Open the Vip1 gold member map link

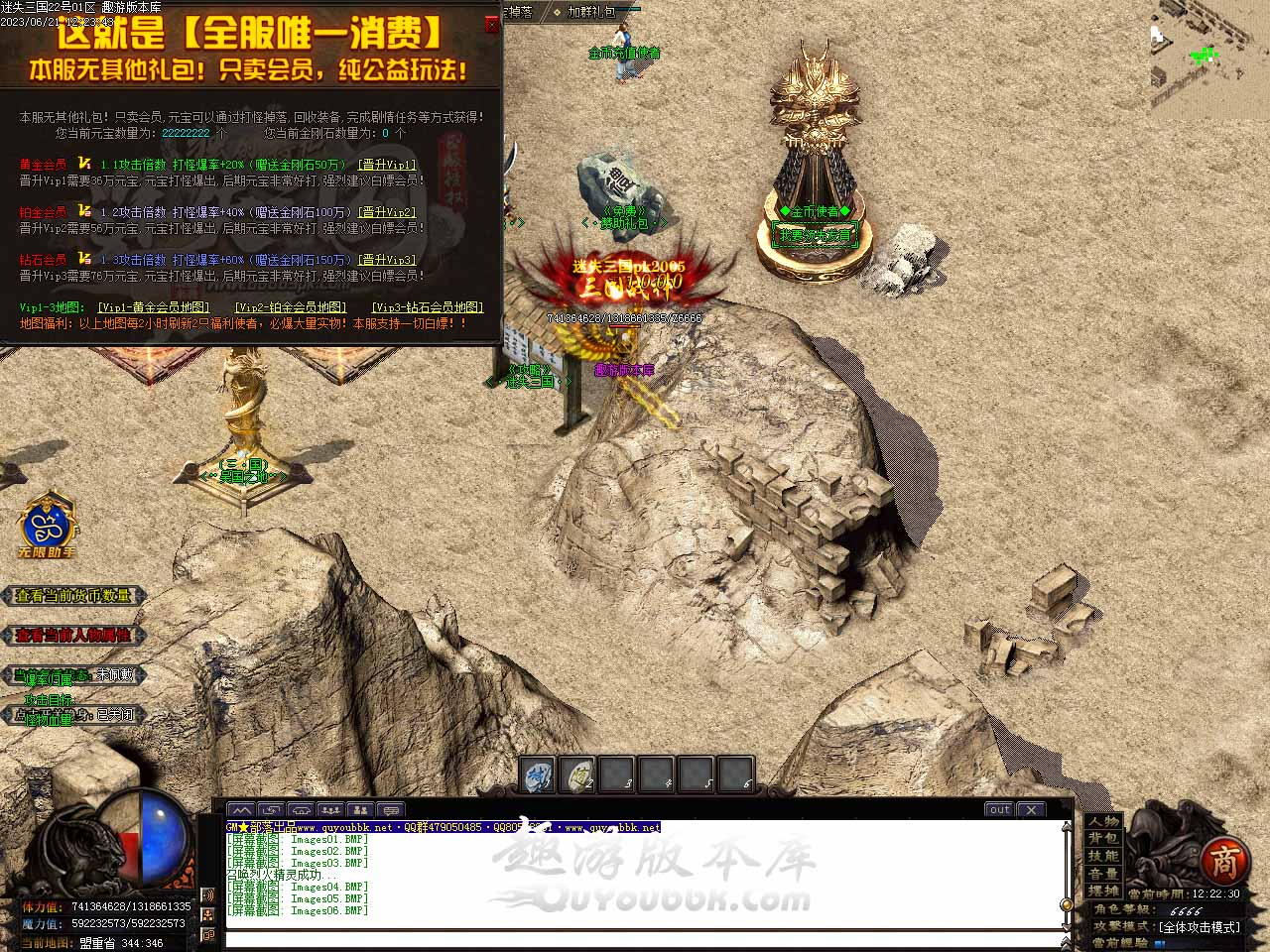click(x=154, y=307)
